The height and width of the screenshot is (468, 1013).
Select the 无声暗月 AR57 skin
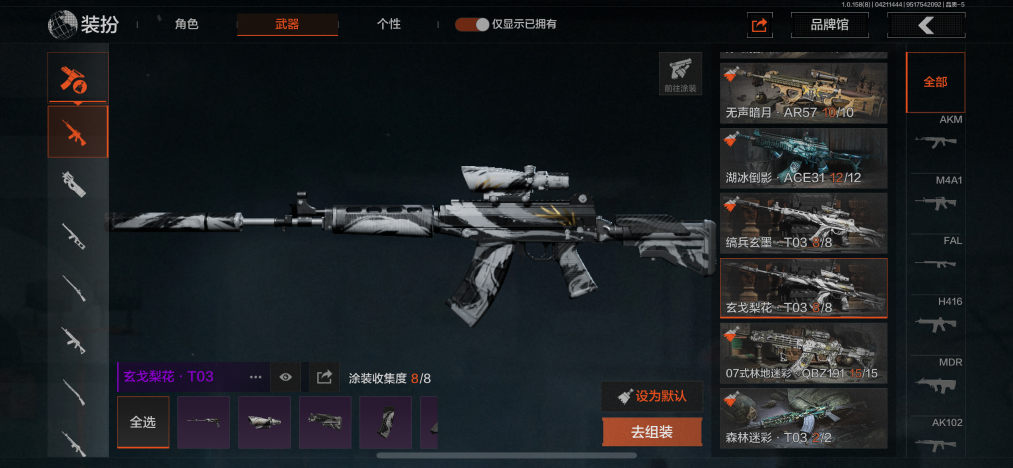point(803,93)
